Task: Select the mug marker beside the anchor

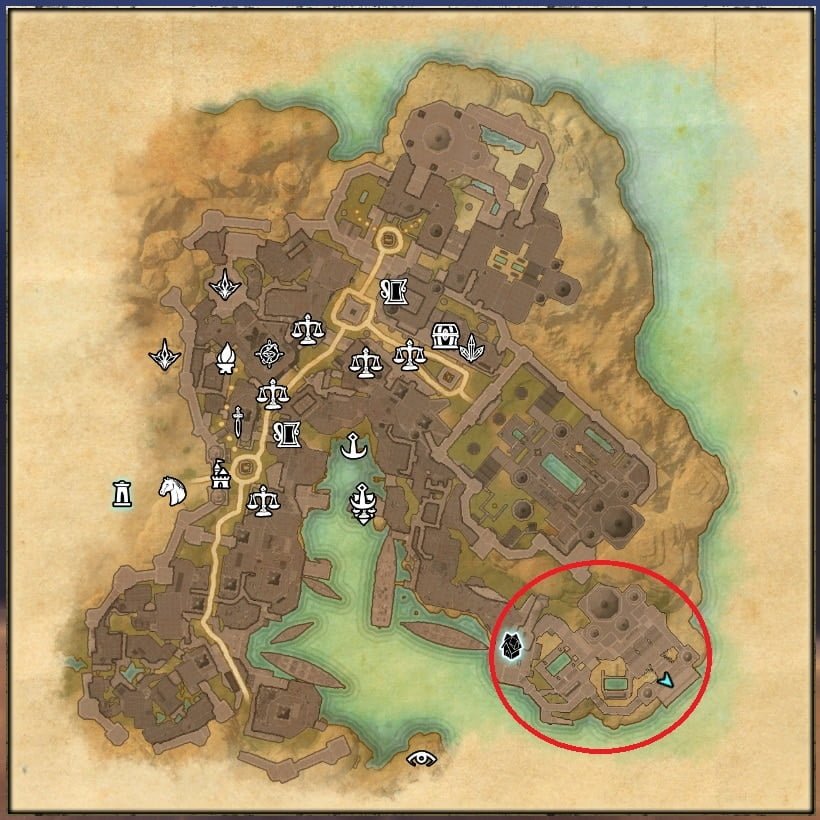Action: coord(289,434)
